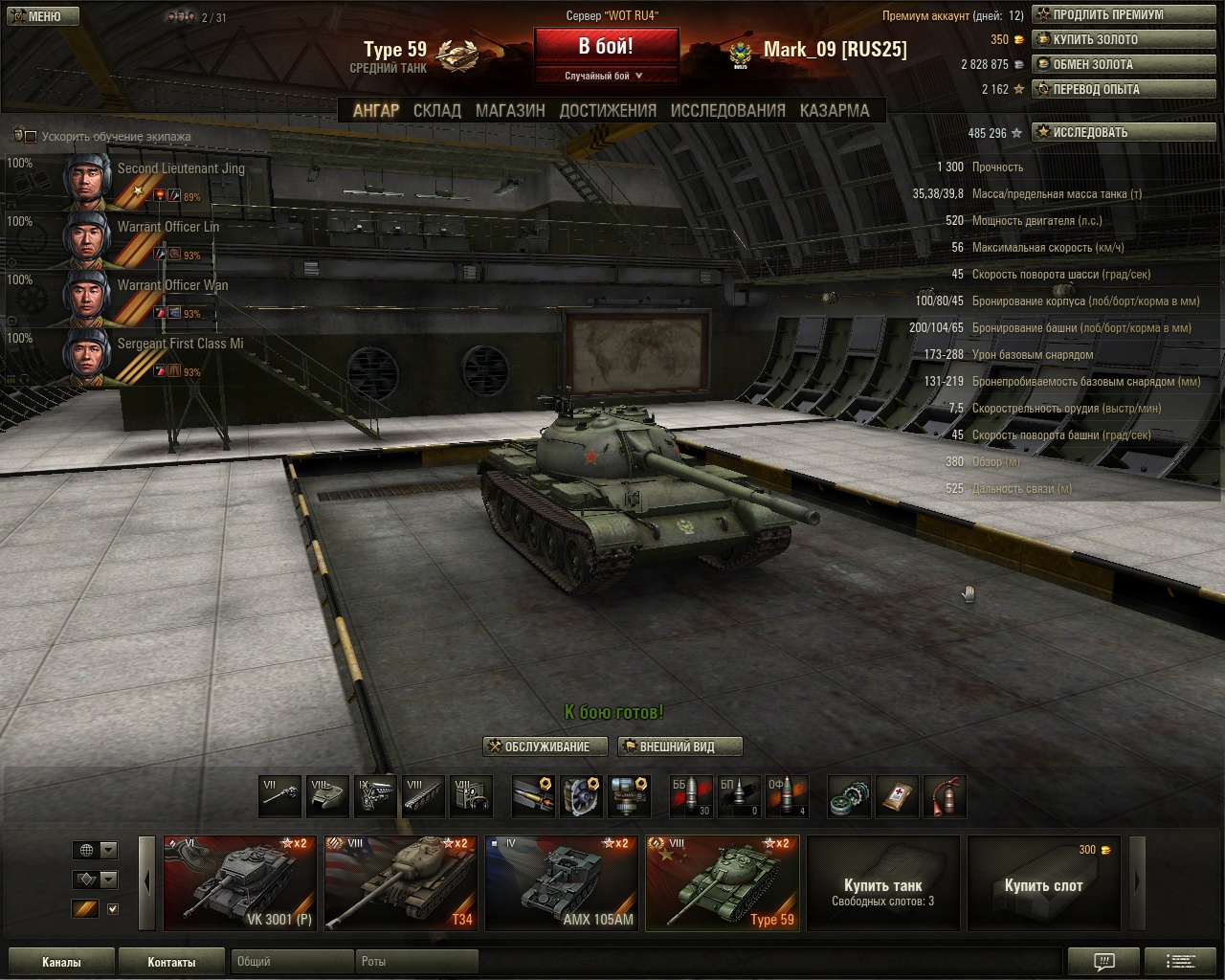Open the Случайный бой battle type dropdown
The width and height of the screenshot is (1225, 980).
tap(605, 76)
